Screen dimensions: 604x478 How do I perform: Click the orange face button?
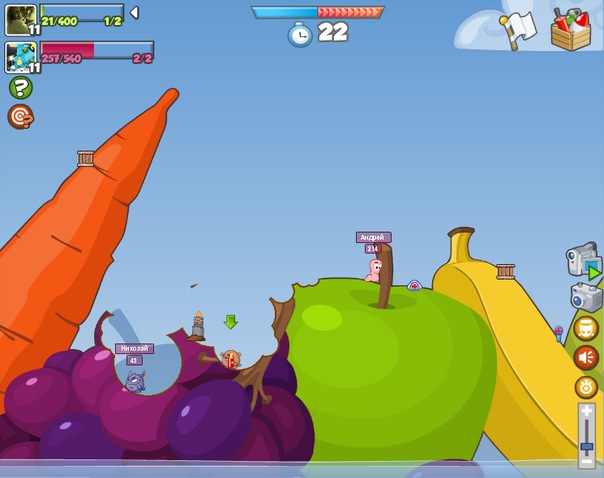(x=586, y=328)
